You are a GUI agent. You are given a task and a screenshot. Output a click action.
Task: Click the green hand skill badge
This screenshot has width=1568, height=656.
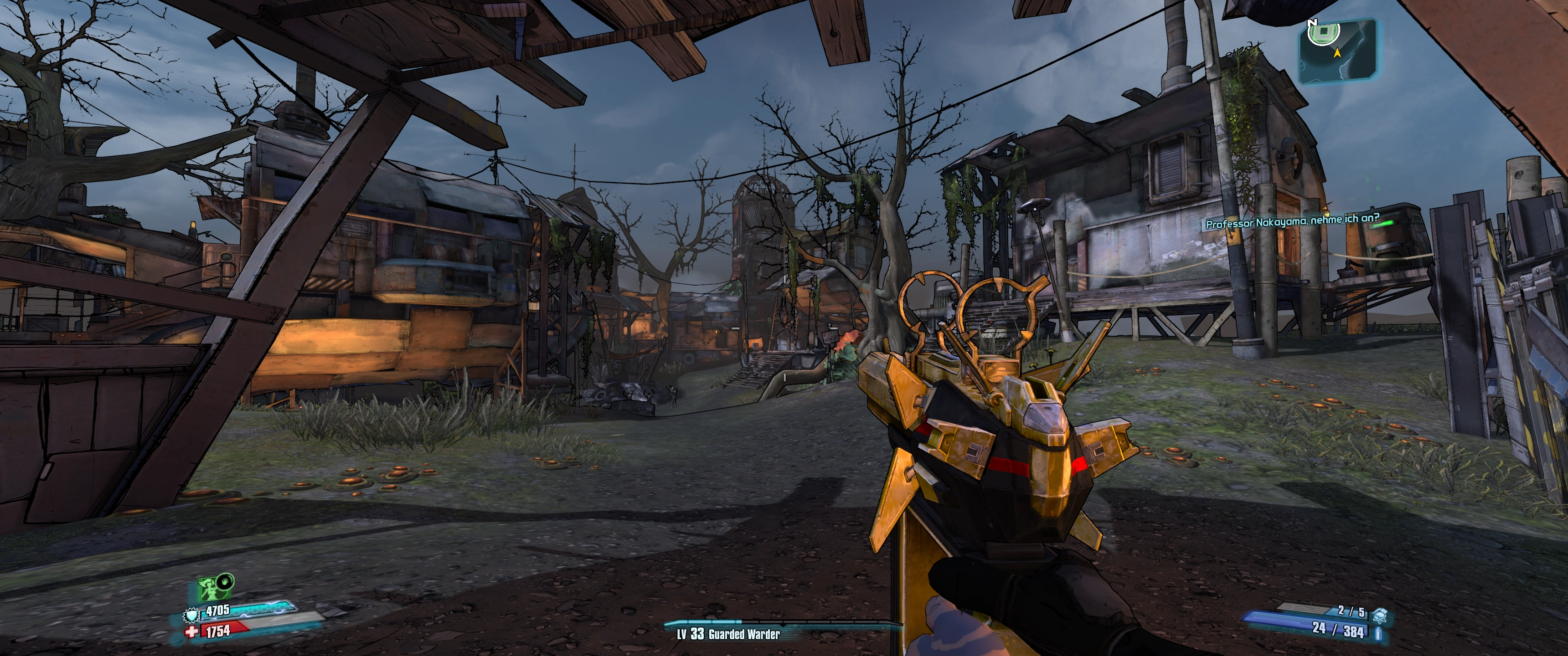(x=225, y=581)
